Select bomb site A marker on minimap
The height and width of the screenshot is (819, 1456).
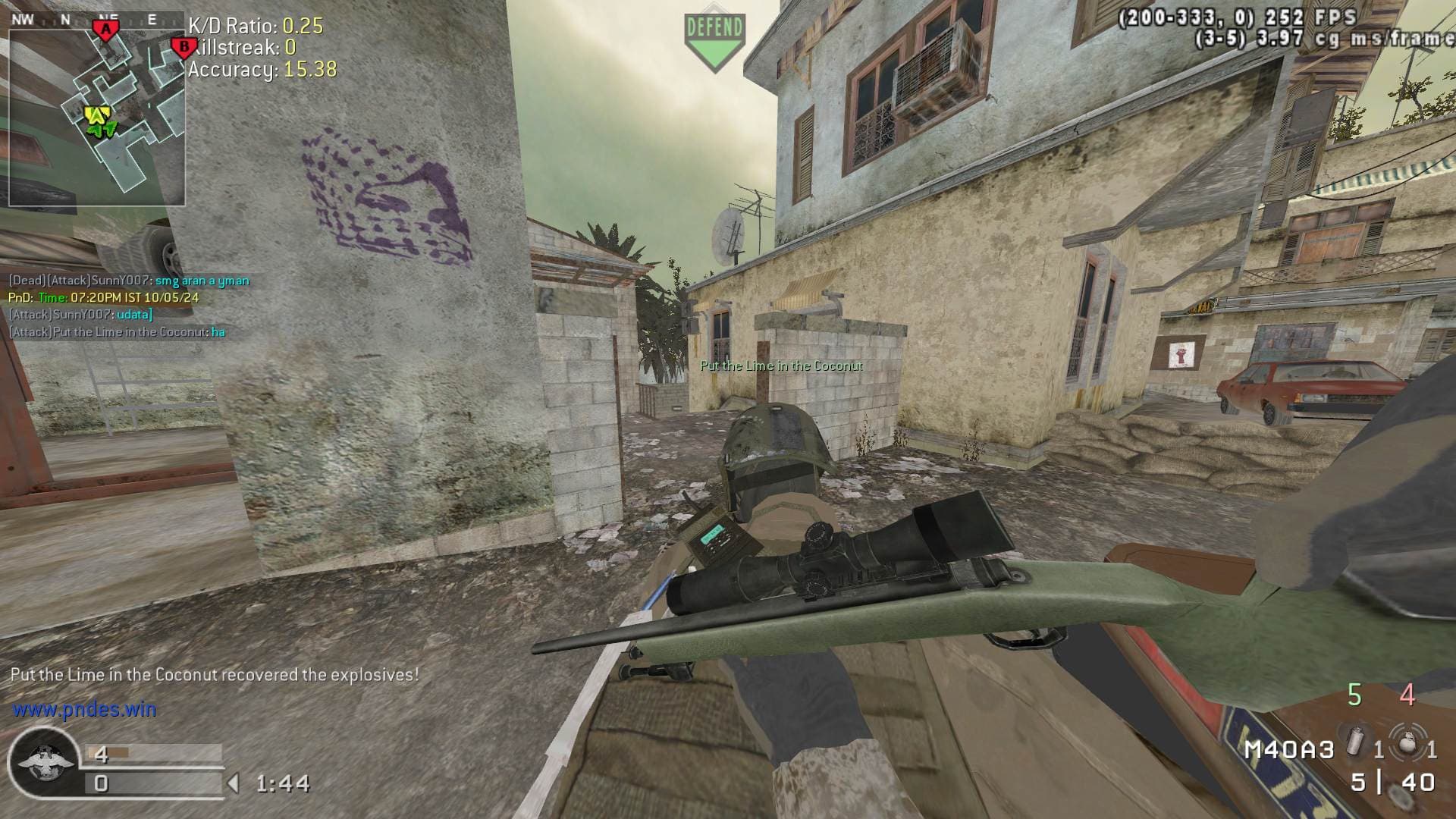106,30
